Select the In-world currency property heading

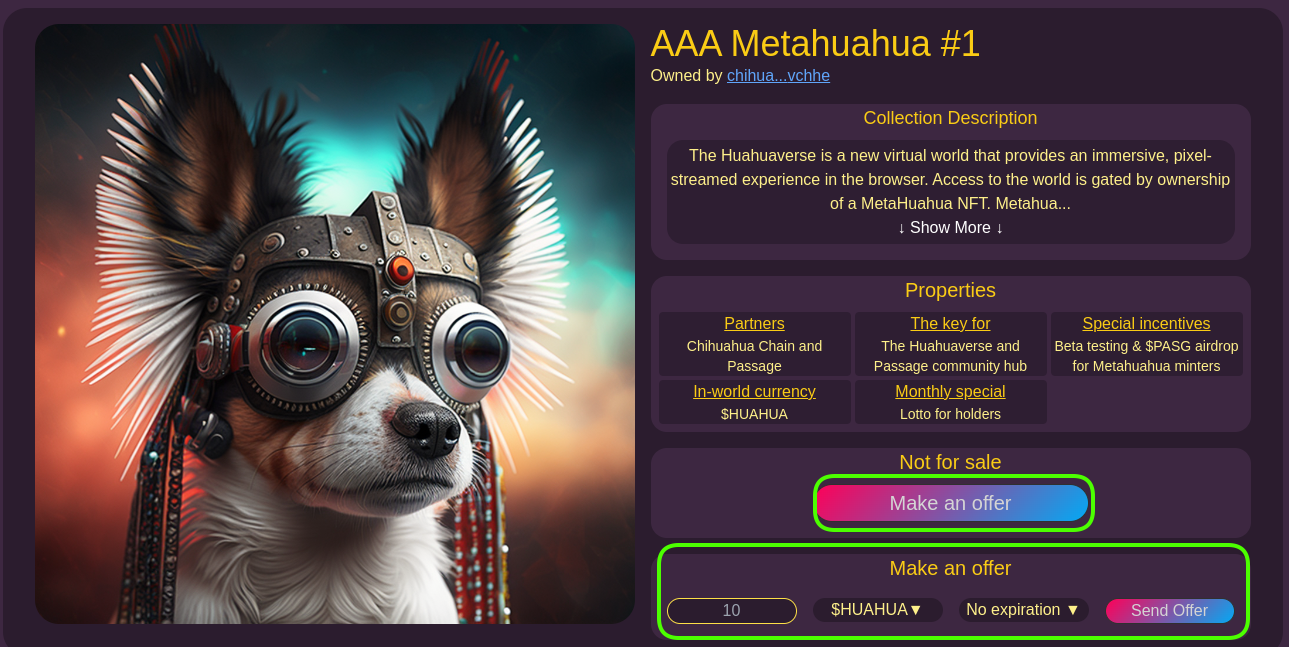point(754,392)
